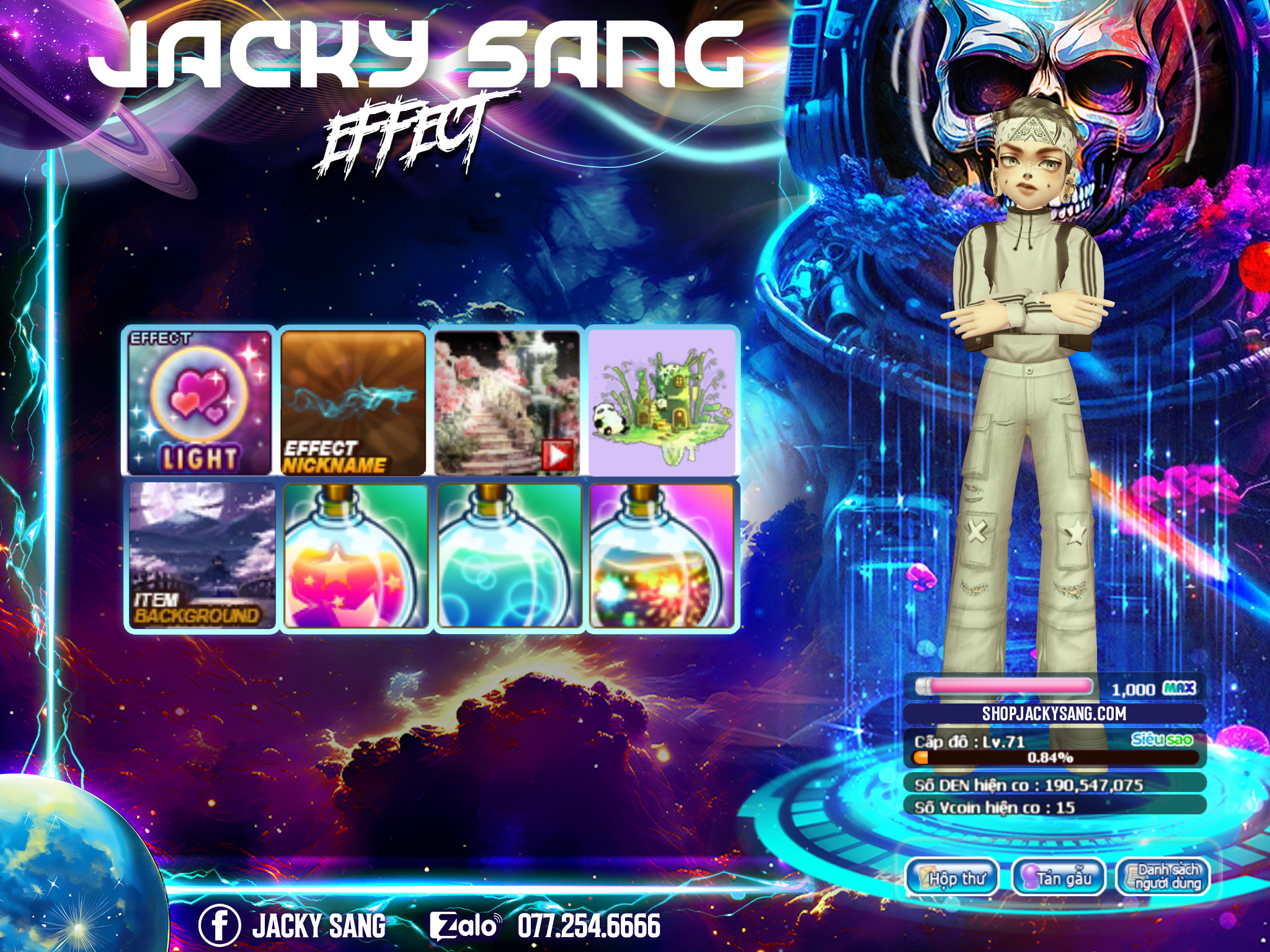Screen dimensions: 1270x952
Task: Select the panda bamboo house item
Action: tap(661, 402)
